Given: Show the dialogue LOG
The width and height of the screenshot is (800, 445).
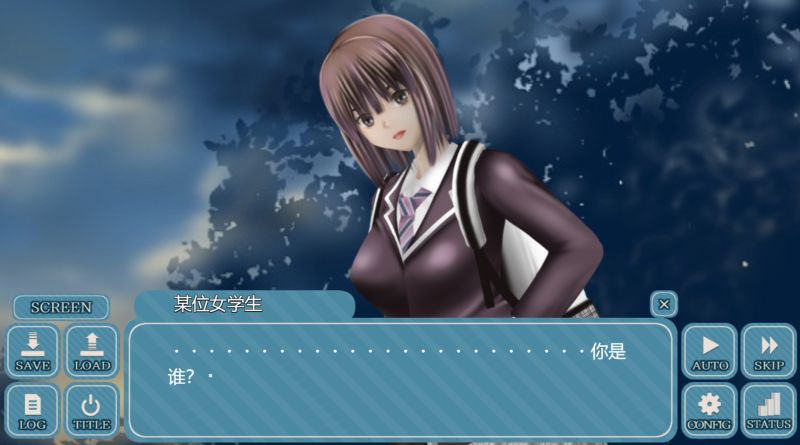Looking at the screenshot, I should click(x=33, y=410).
